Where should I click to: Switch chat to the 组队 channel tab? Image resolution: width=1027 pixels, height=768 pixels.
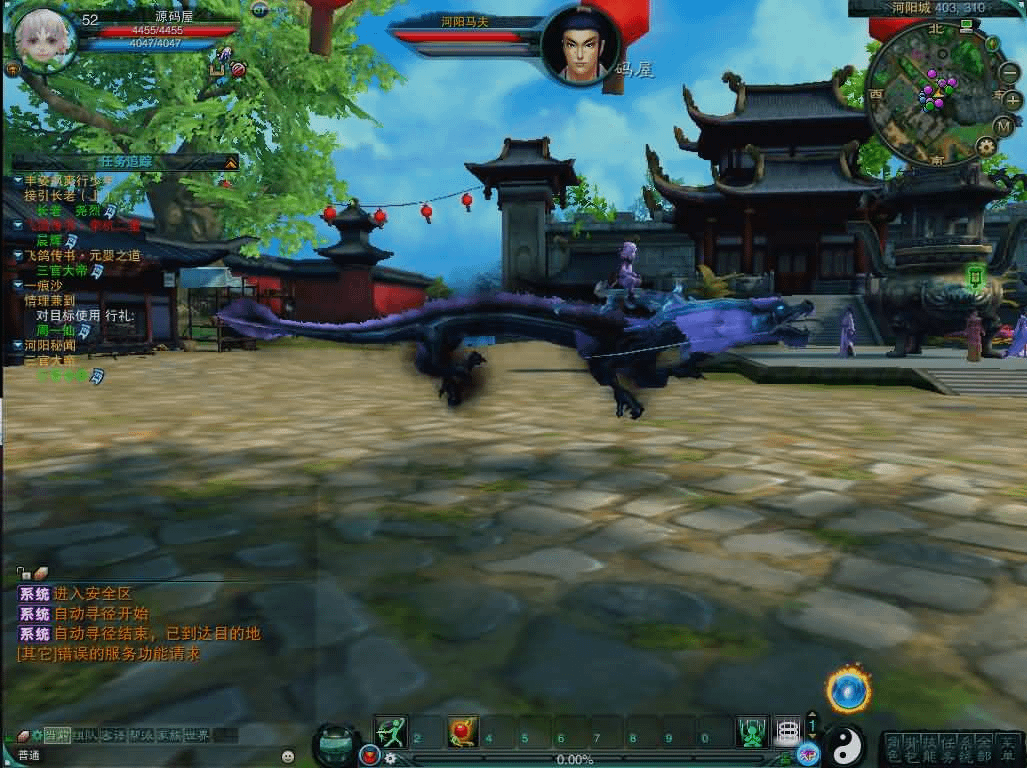(85, 736)
